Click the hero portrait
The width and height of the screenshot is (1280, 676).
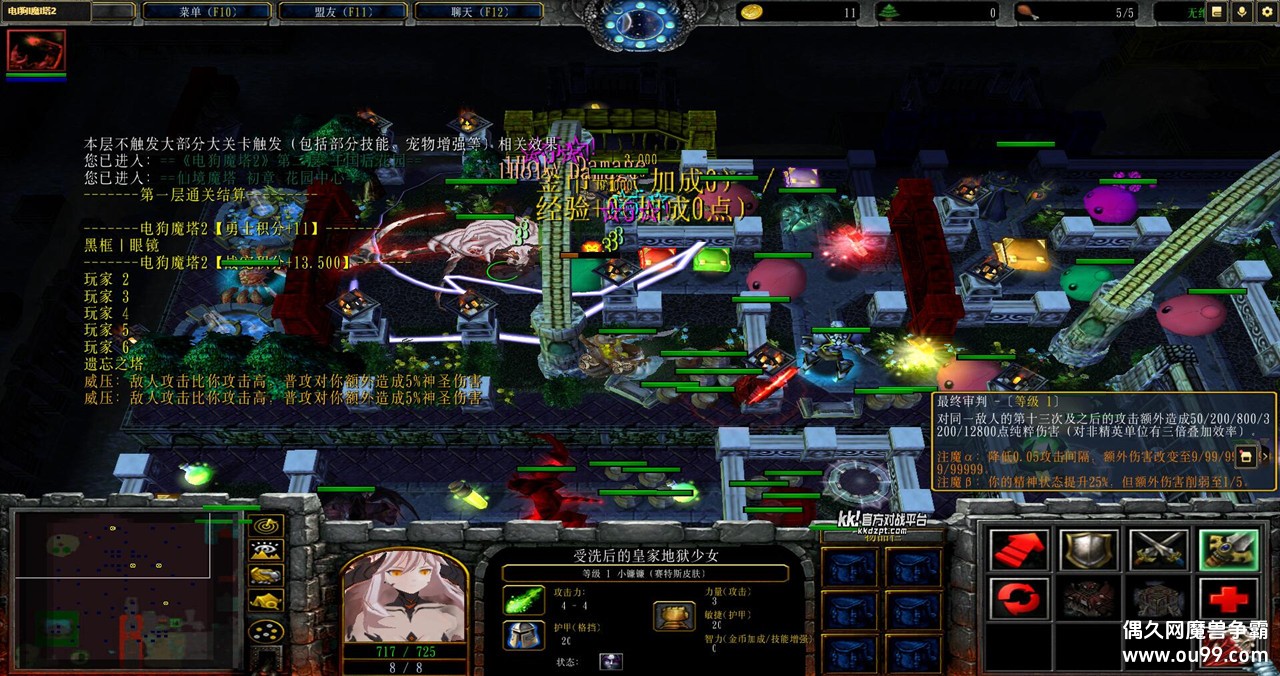404,595
